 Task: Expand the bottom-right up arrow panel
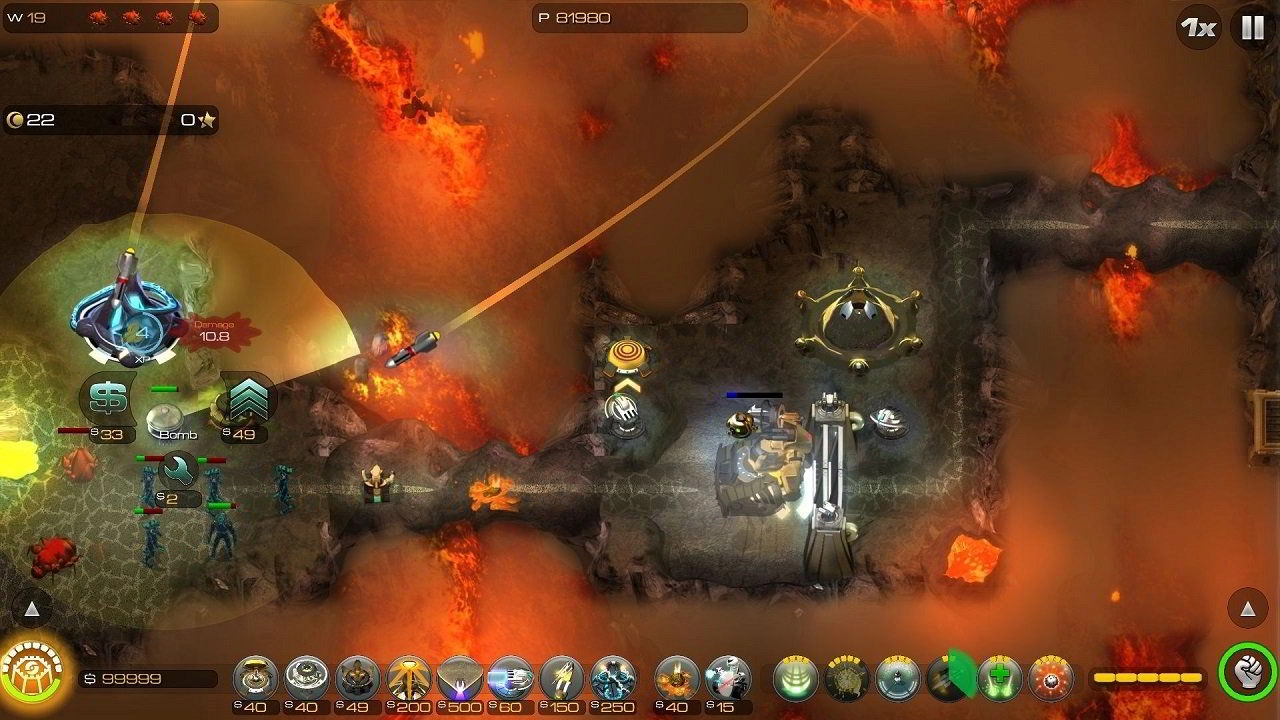(1247, 608)
